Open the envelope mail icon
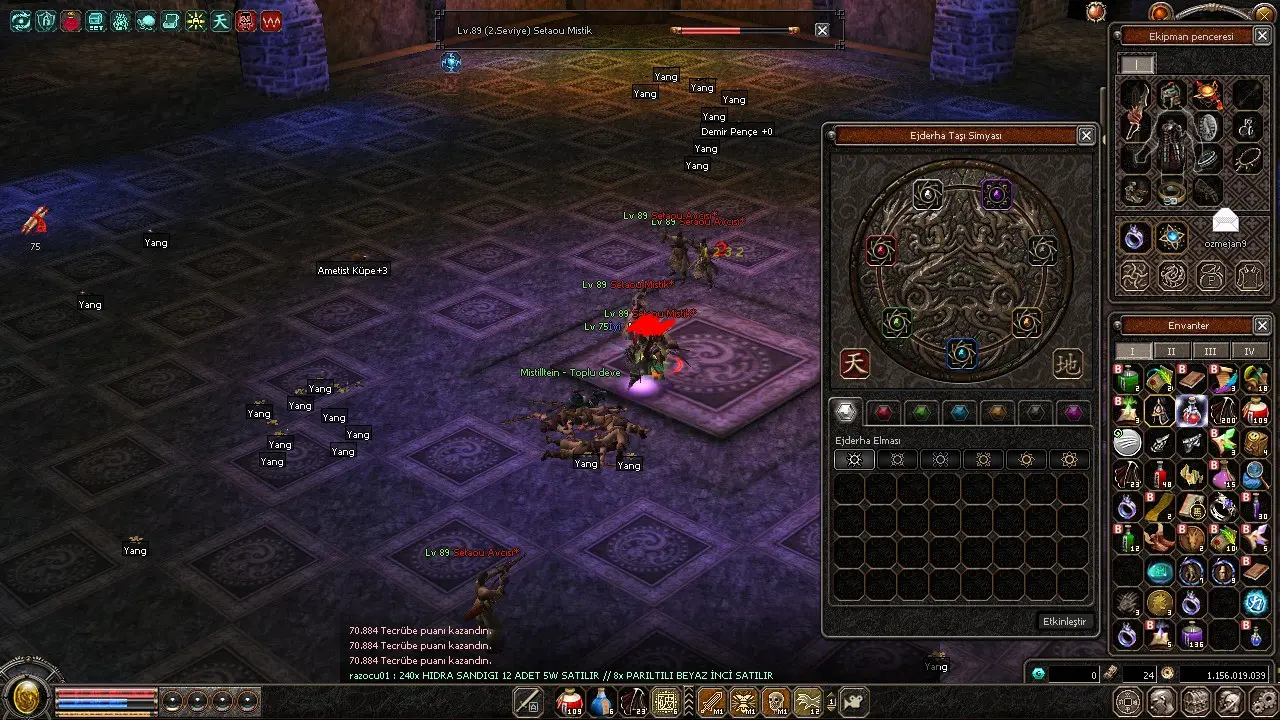The height and width of the screenshot is (720, 1280). click(1226, 220)
